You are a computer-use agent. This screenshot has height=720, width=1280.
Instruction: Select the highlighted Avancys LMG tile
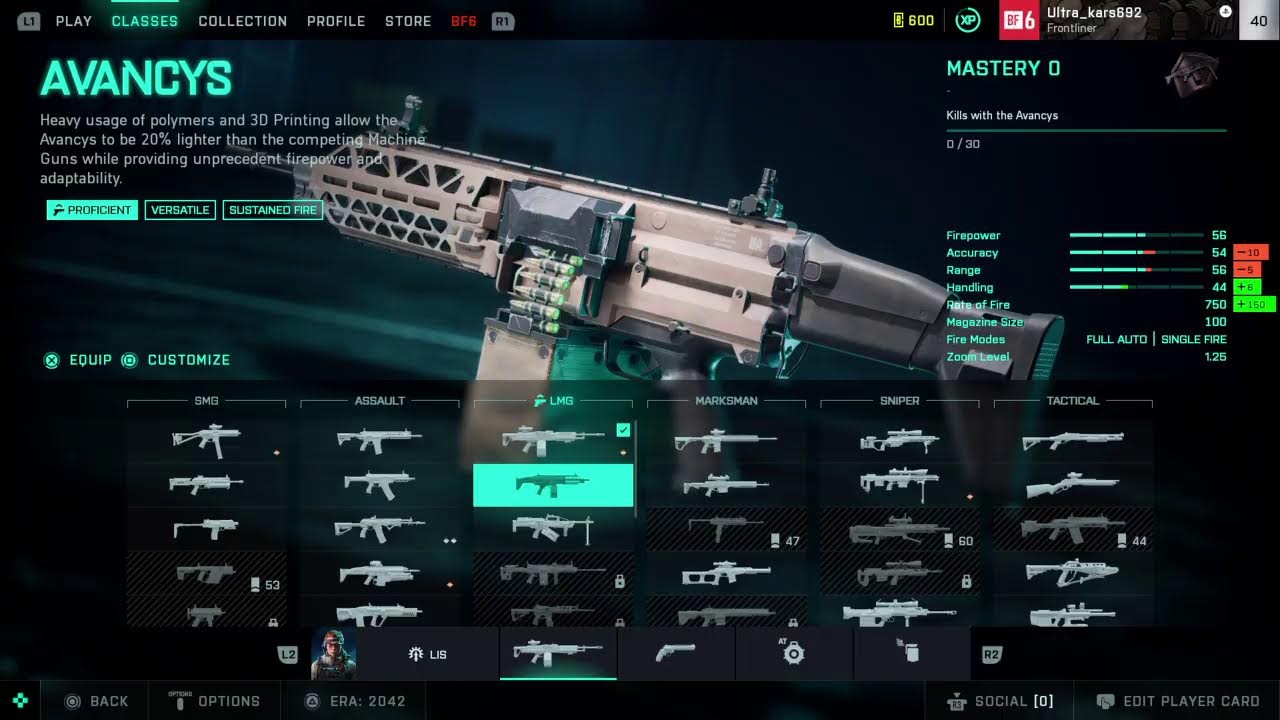[x=552, y=485]
